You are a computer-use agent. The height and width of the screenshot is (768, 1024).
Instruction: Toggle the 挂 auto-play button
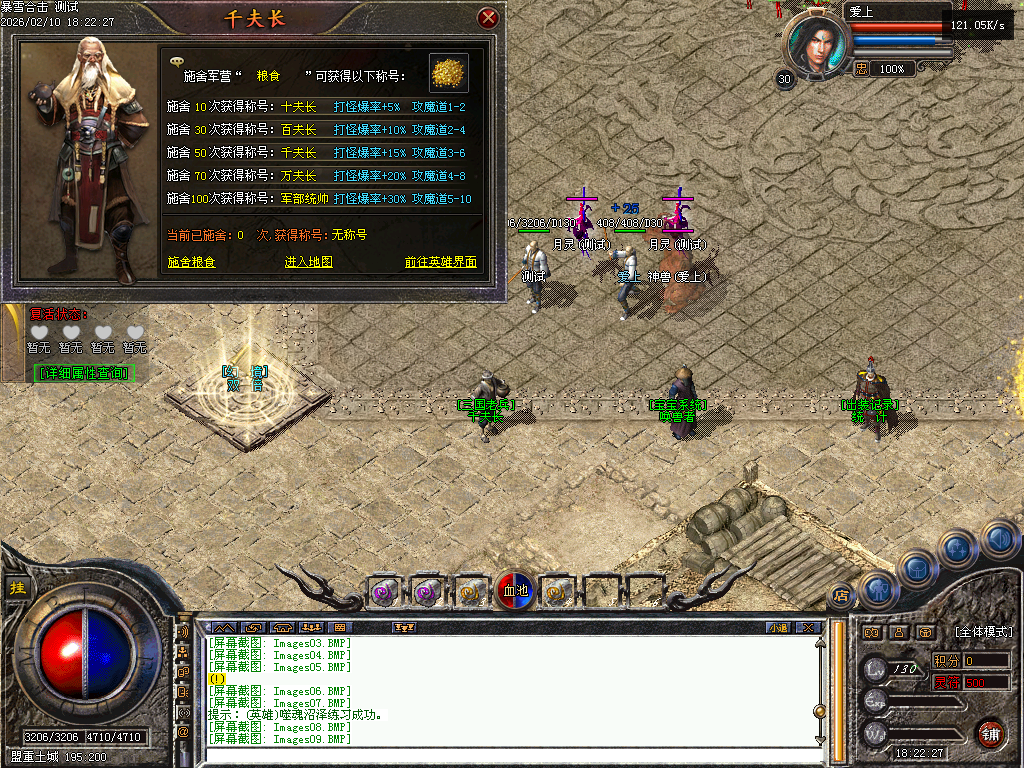(17, 588)
